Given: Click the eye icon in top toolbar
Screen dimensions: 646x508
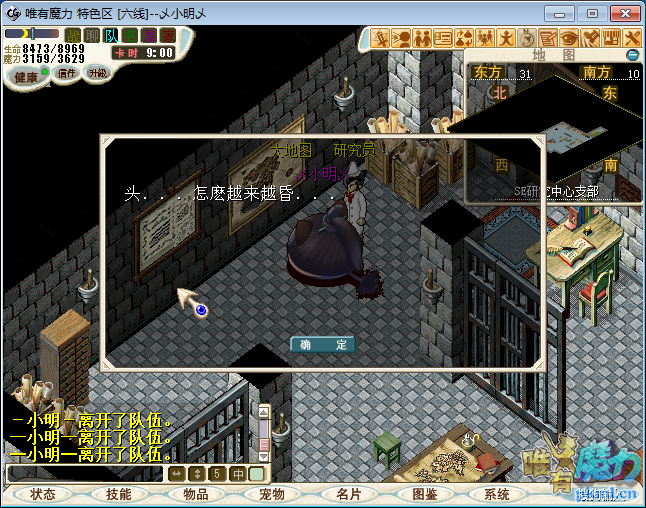Looking at the screenshot, I should (569, 38).
